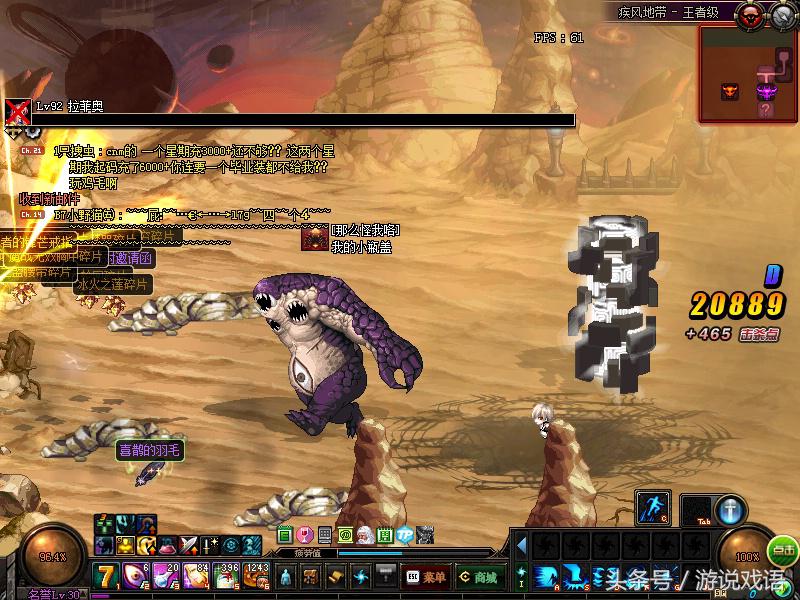
Task: Click the blue TP icon
Action: coord(404,535)
